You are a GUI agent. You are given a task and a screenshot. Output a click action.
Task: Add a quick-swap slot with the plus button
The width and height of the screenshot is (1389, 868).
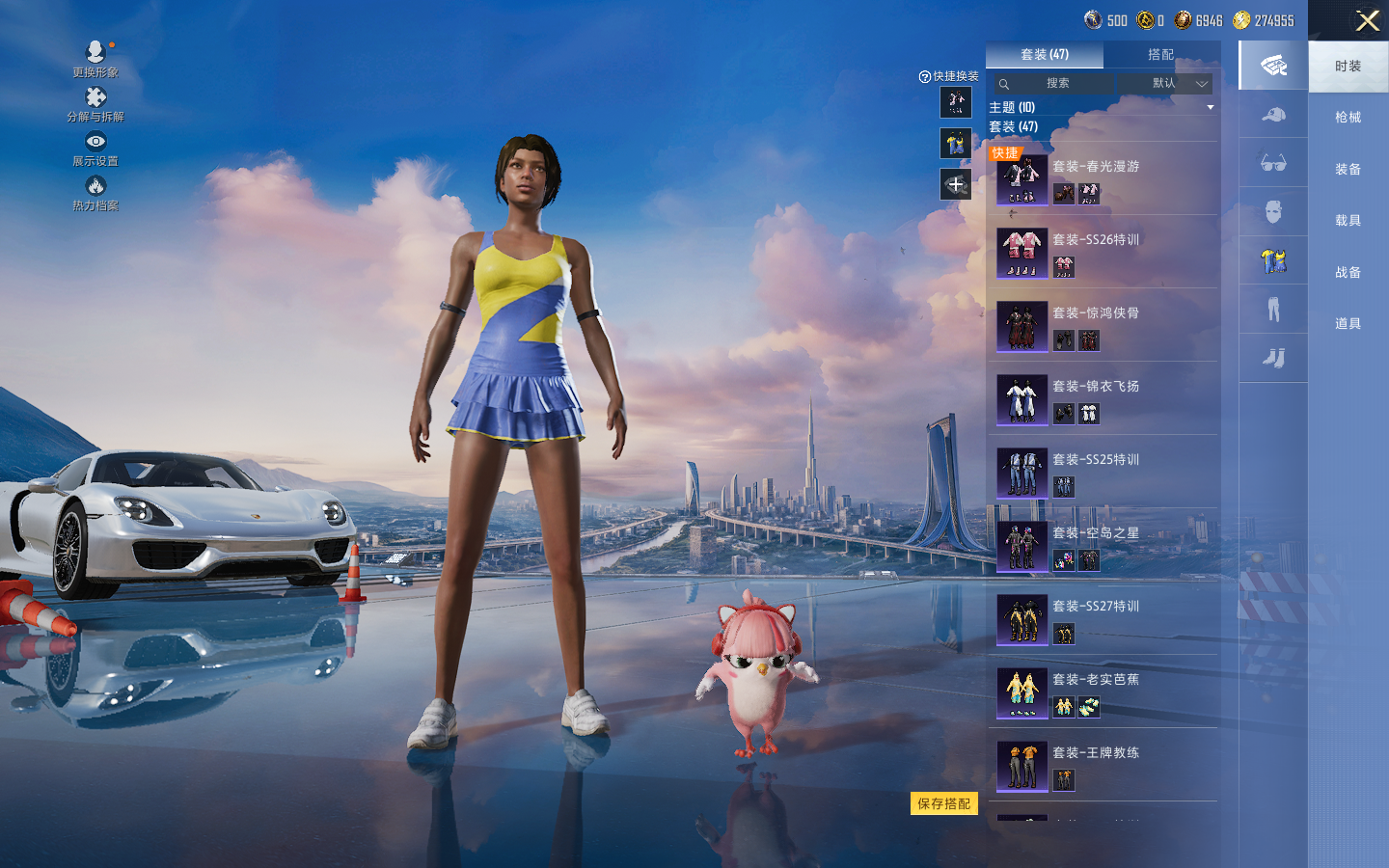pos(956,184)
